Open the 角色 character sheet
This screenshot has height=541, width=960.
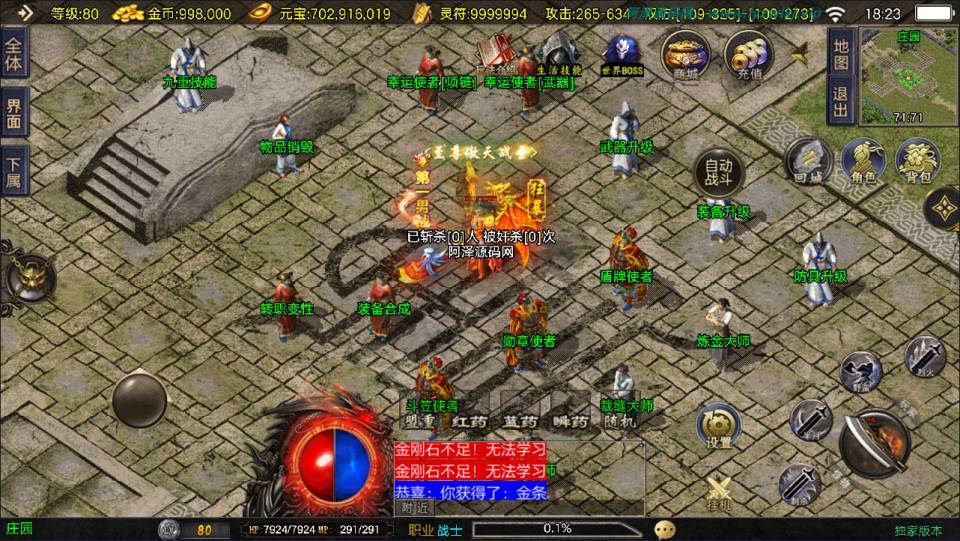pyautogui.click(x=862, y=160)
